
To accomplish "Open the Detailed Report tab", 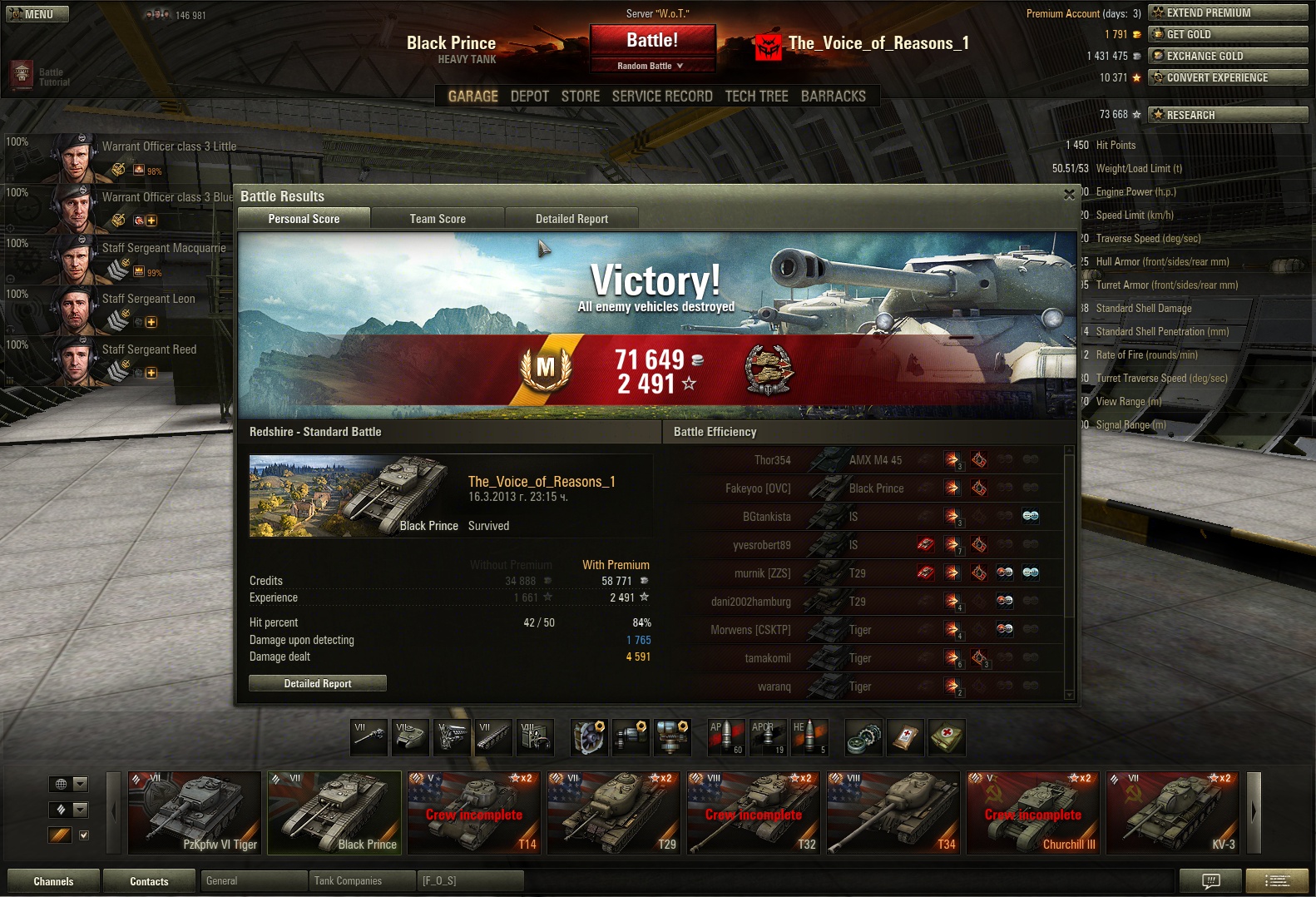I will (571, 219).
